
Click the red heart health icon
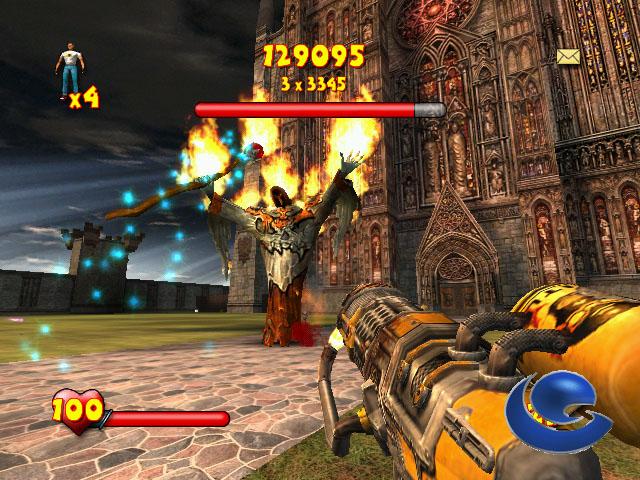(75, 409)
